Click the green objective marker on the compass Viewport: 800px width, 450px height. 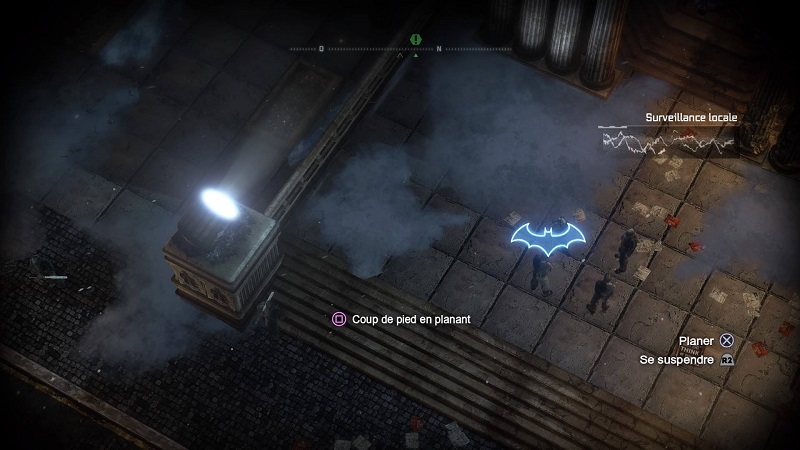coord(416,40)
